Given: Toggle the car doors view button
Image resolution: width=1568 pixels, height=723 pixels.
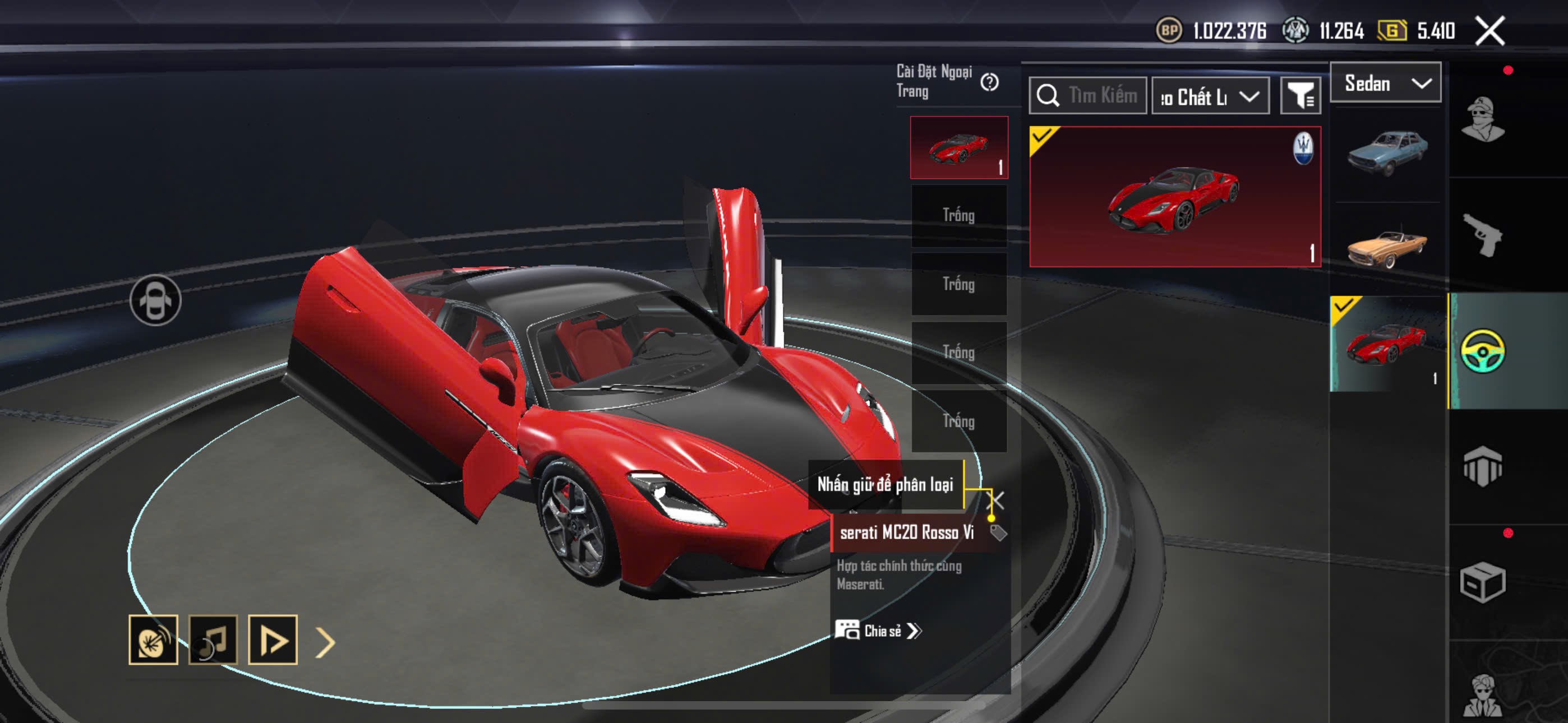Looking at the screenshot, I should pos(155,300).
